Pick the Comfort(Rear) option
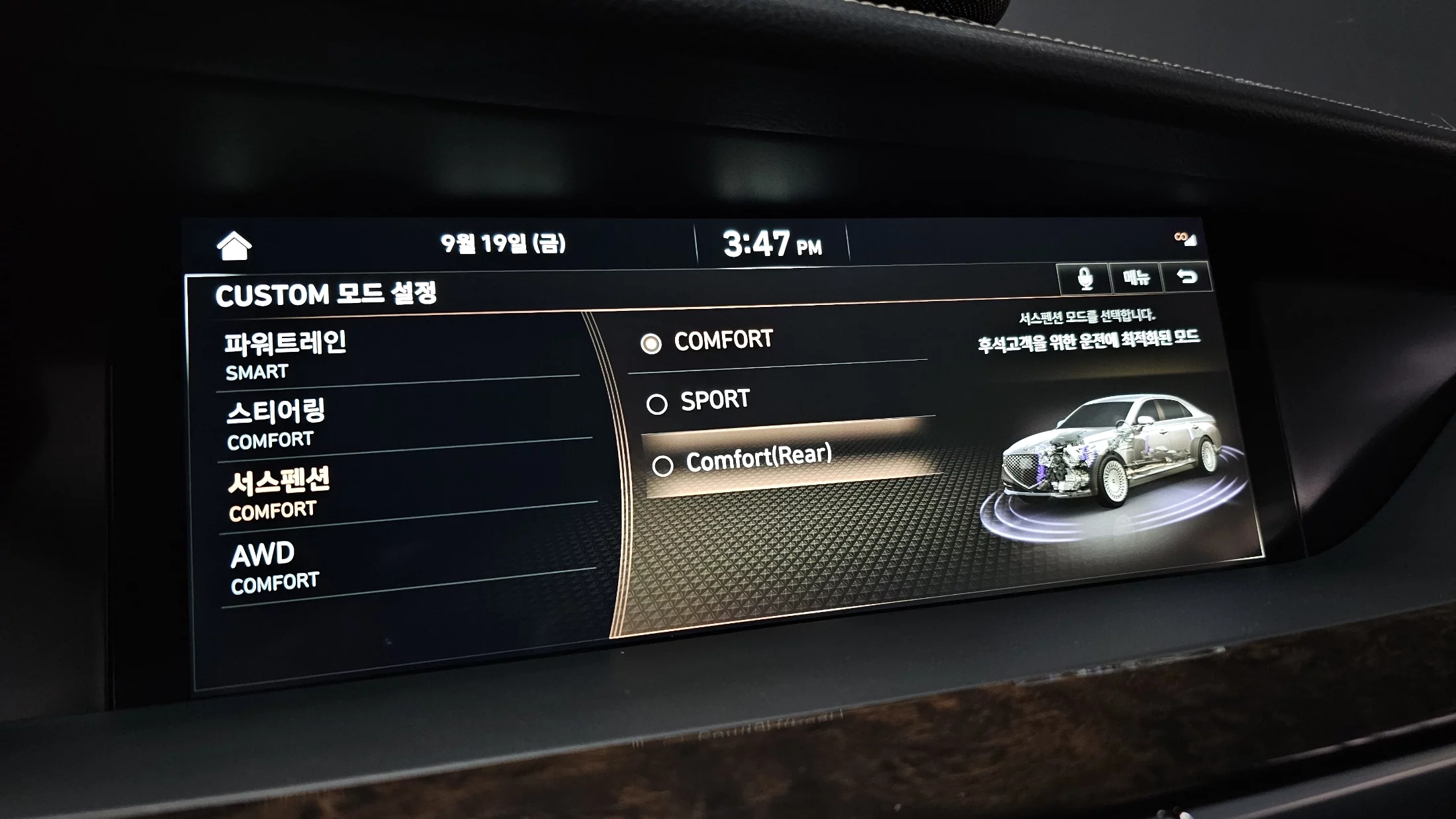The image size is (1456, 819). (x=758, y=459)
